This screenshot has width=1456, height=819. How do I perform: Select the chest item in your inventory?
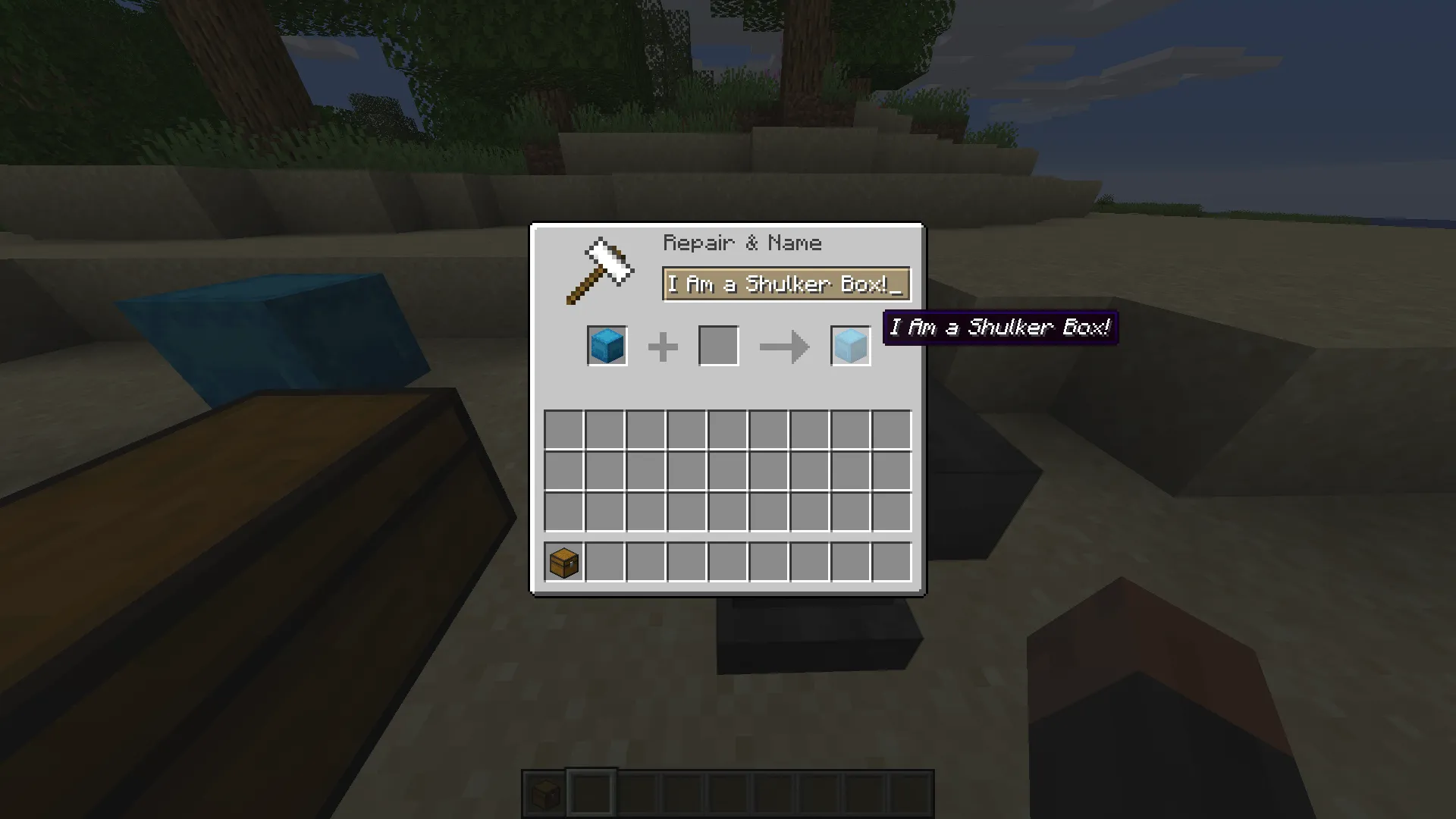pos(563,562)
